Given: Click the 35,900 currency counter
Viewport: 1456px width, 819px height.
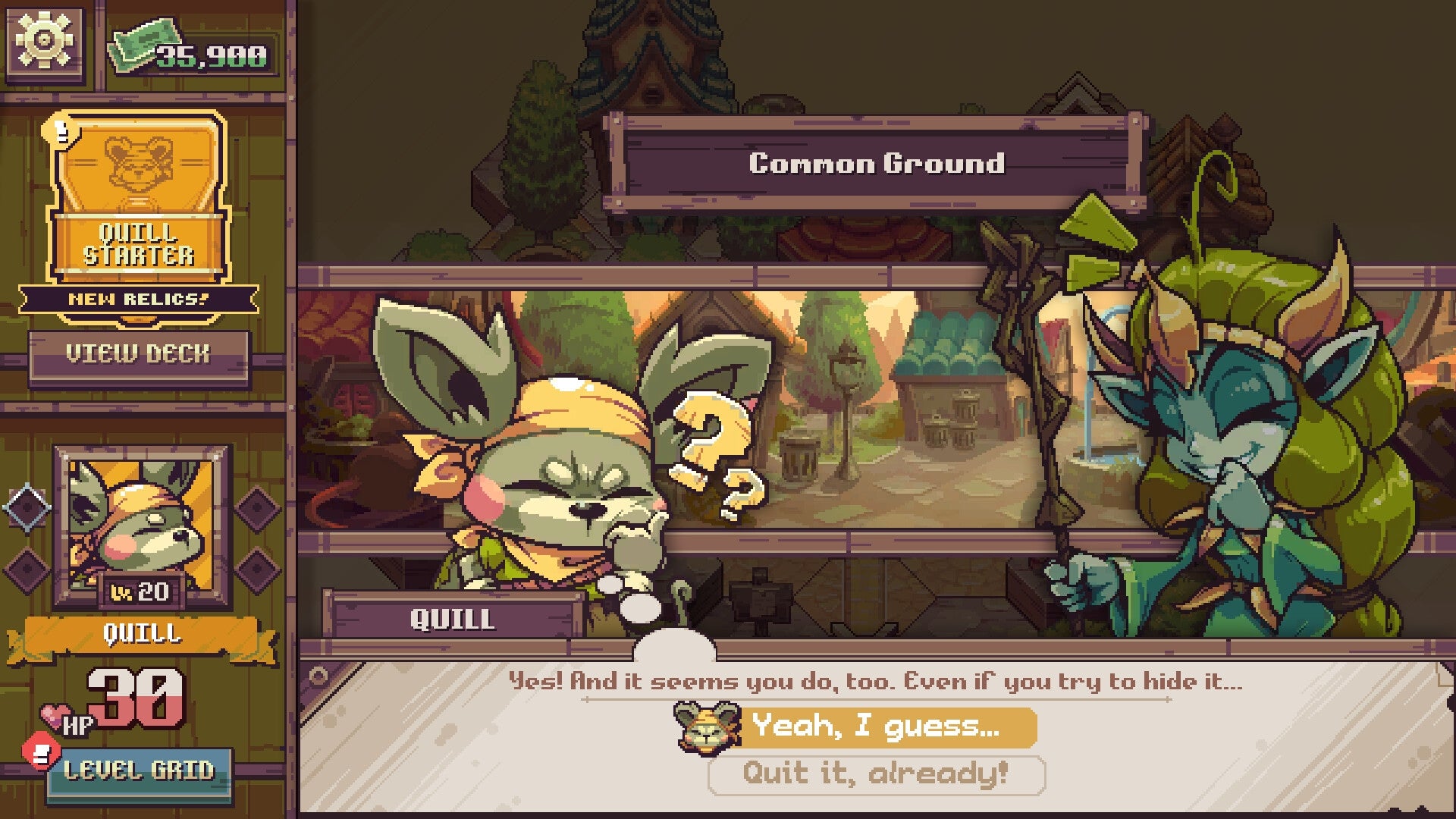Looking at the screenshot, I should (206, 52).
